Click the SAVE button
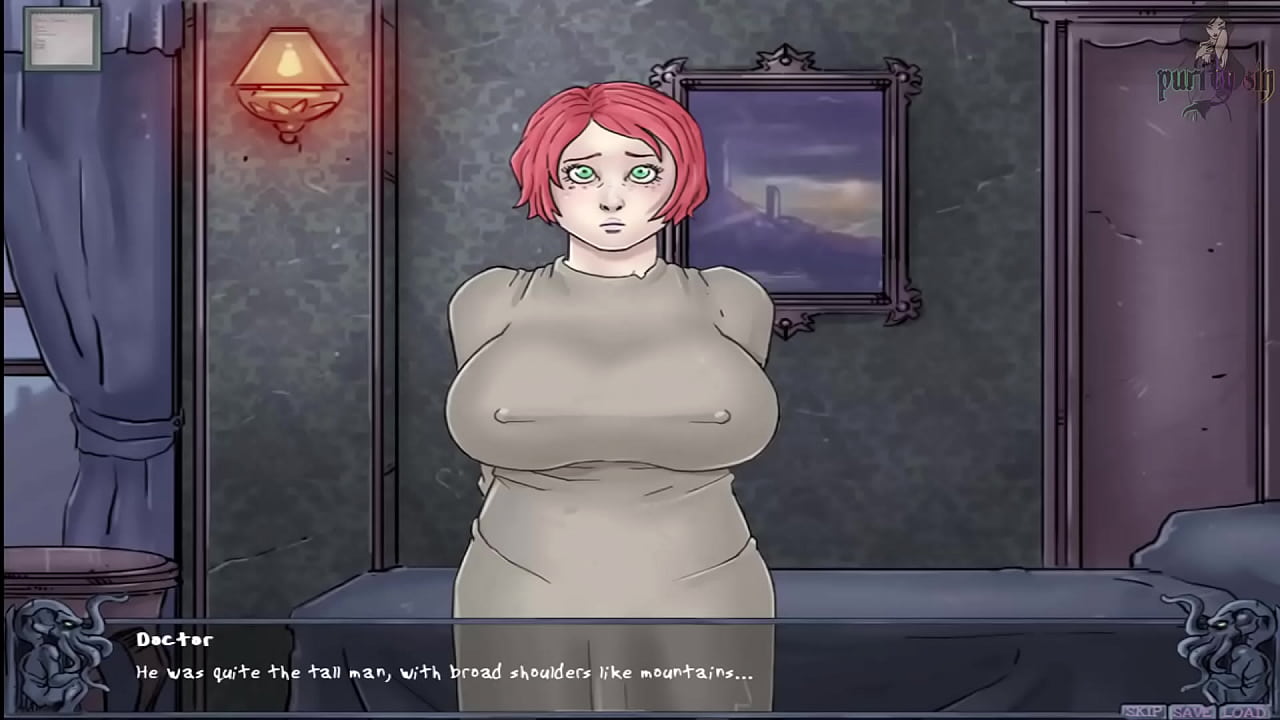1280x720 pixels. click(1191, 712)
